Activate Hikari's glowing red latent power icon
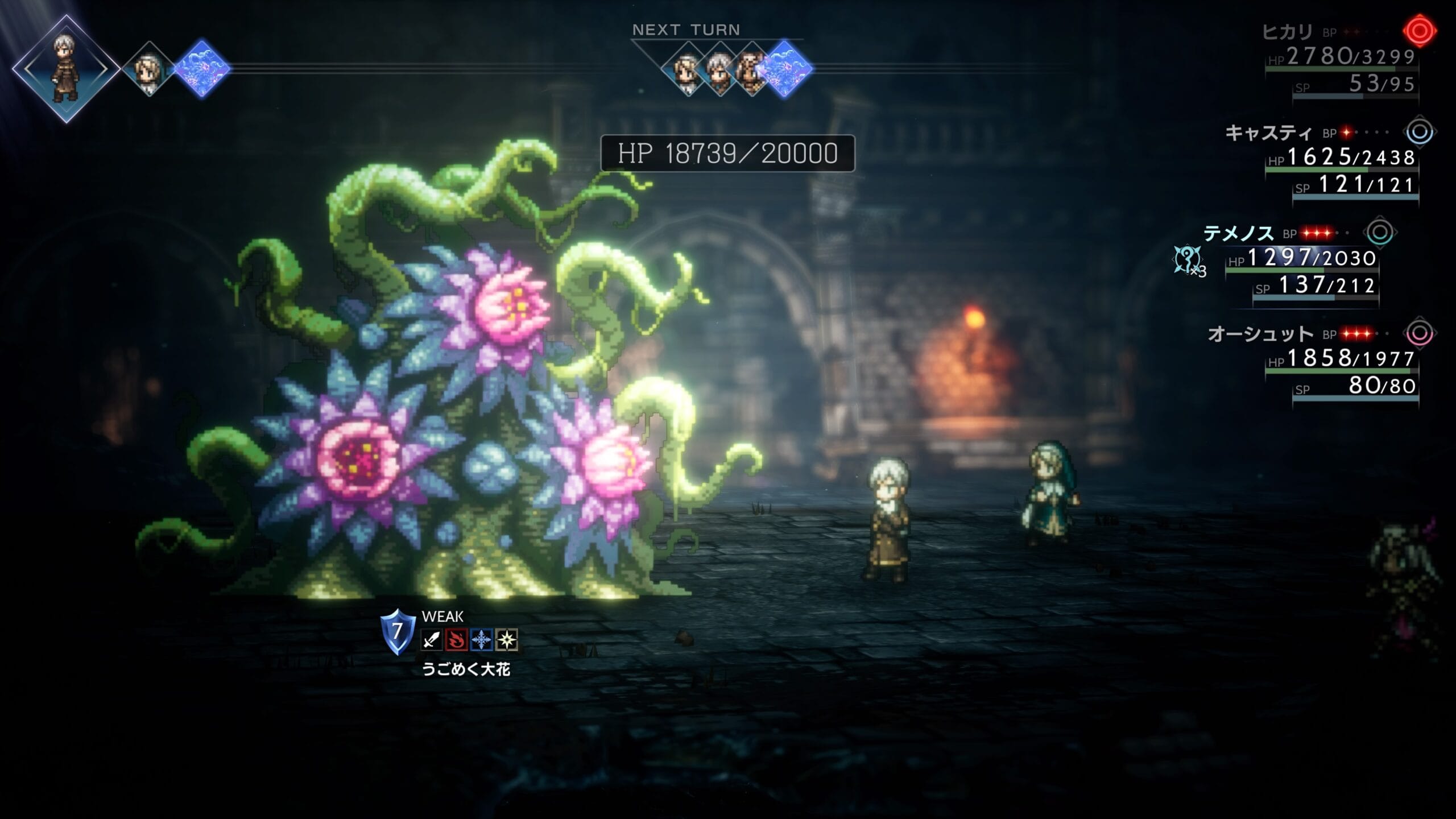This screenshot has height=819, width=1456. [1419, 31]
